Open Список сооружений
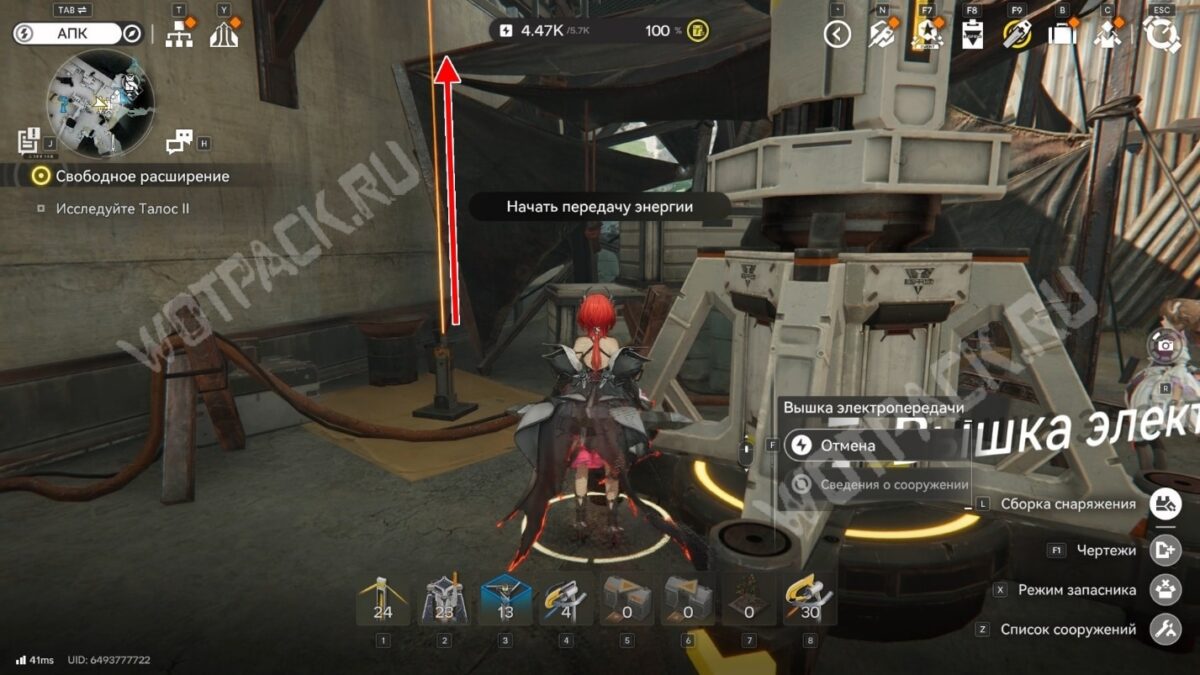 click(x=1165, y=629)
